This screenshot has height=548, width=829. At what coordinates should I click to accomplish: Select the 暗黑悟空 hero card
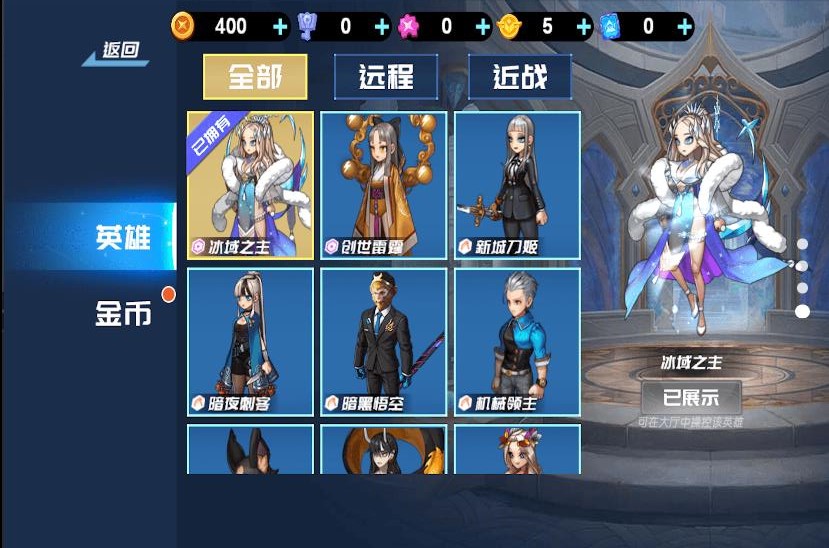click(x=384, y=342)
